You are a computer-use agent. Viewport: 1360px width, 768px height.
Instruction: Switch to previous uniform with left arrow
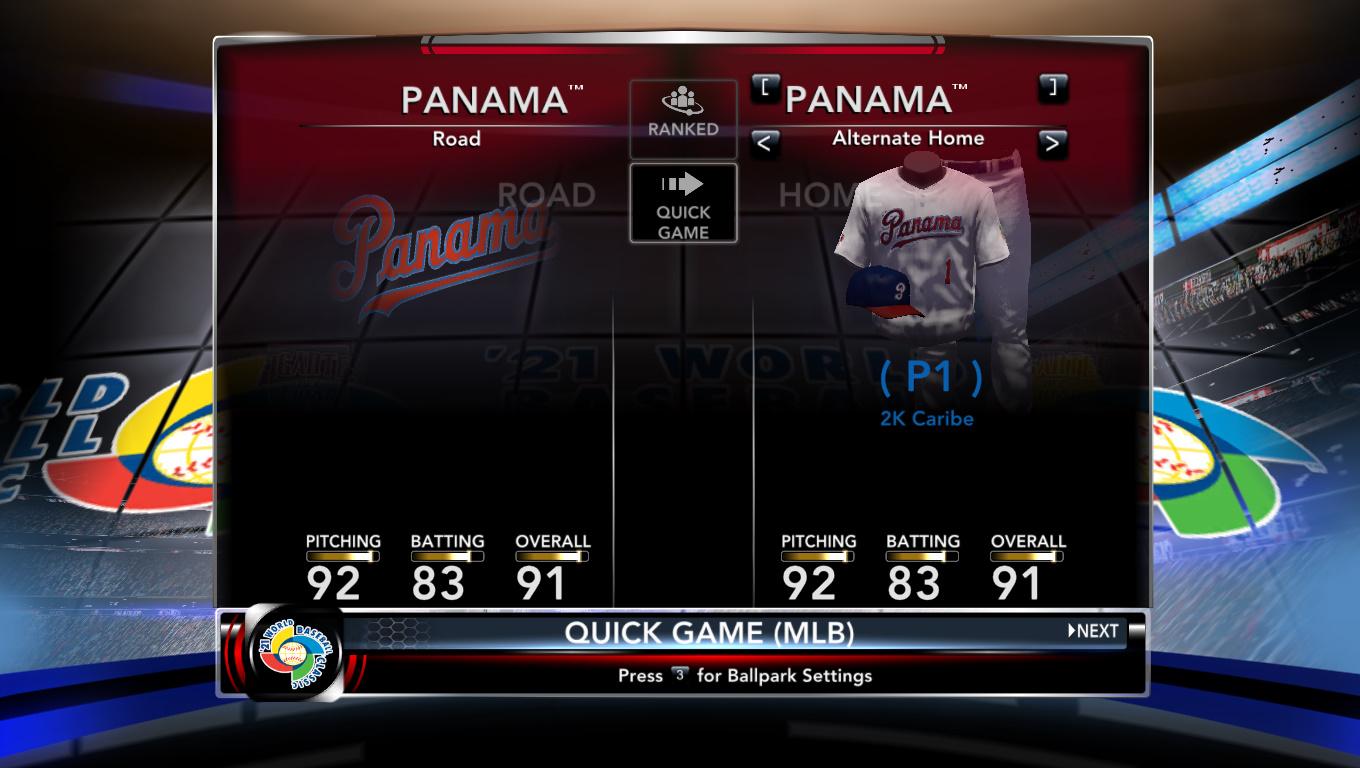coord(765,144)
